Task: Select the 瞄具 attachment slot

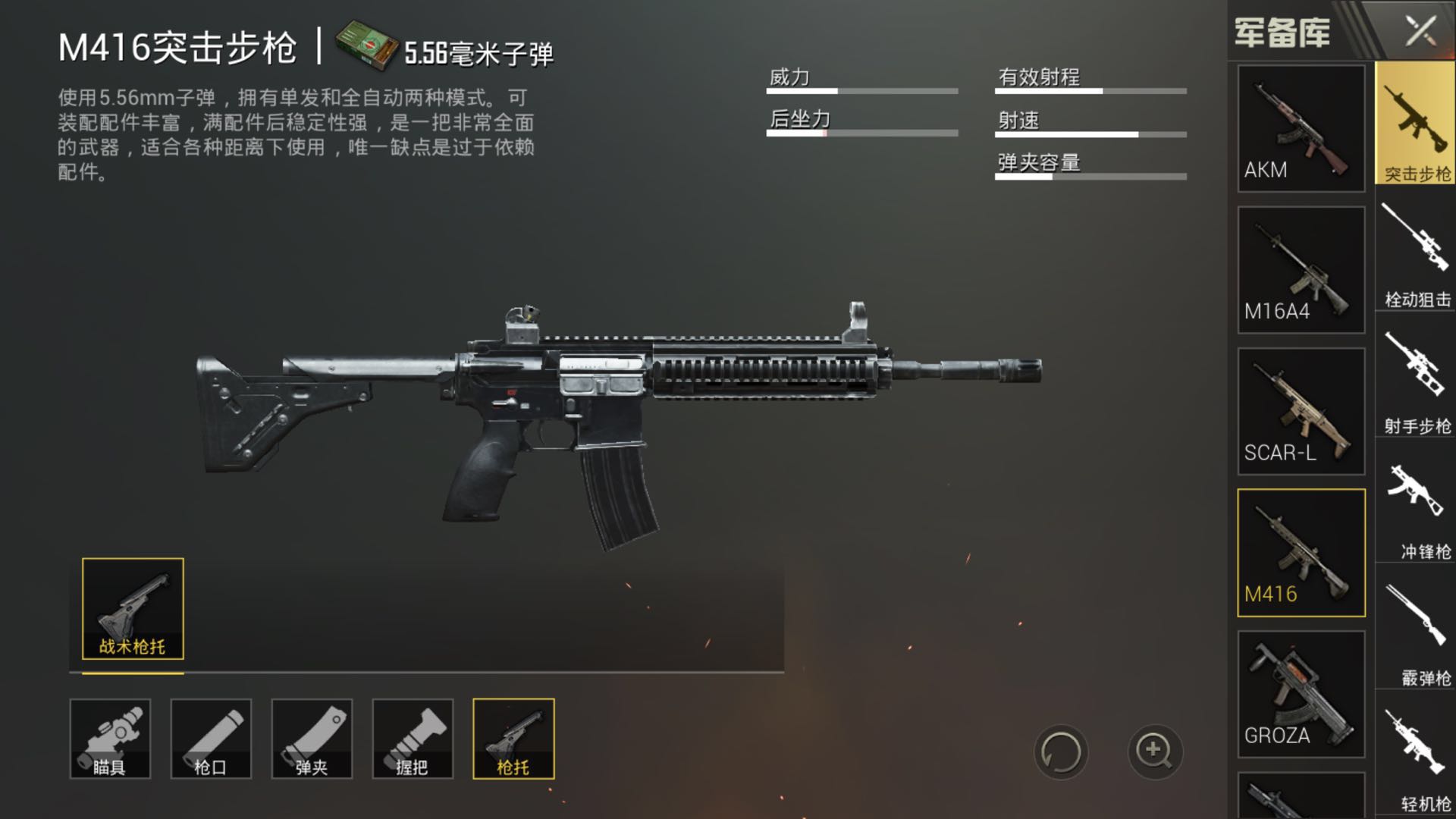Action: click(x=110, y=739)
